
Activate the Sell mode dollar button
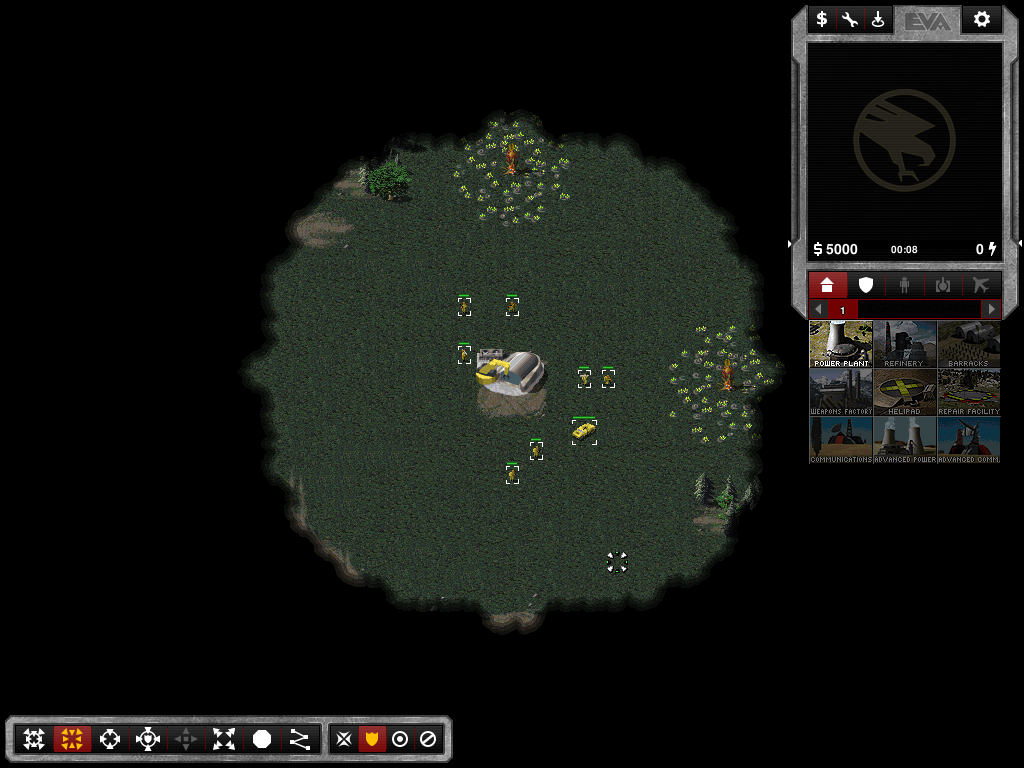pyautogui.click(x=822, y=19)
